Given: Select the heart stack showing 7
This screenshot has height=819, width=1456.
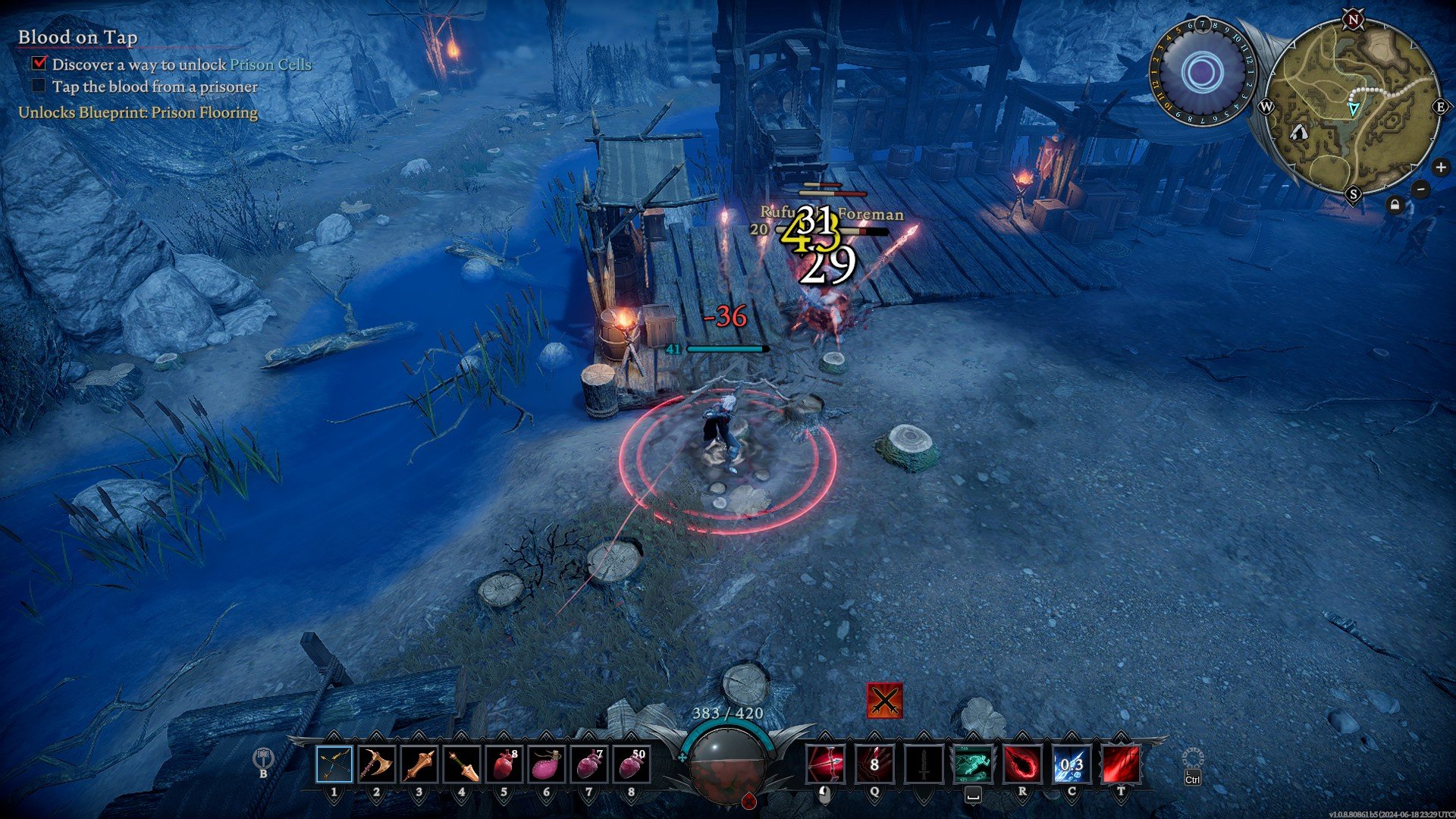Looking at the screenshot, I should [x=588, y=764].
